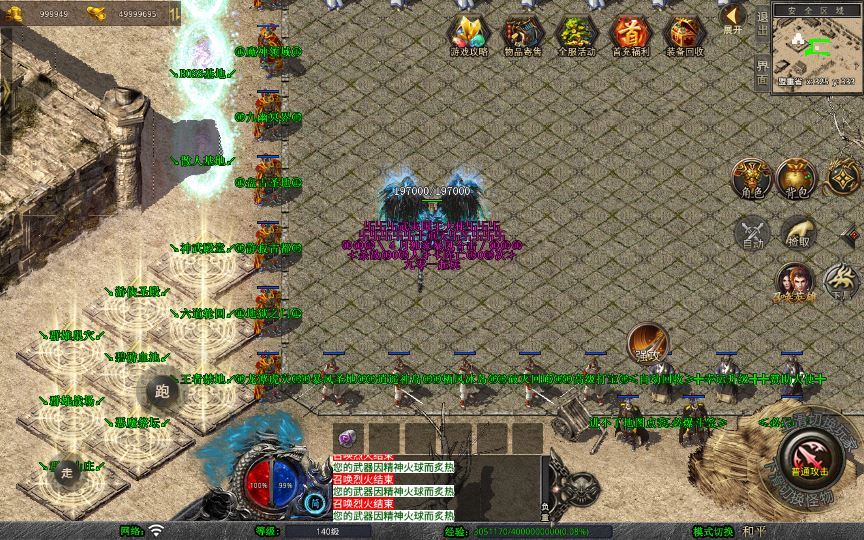Open the 物品寄售 consignment shop
The width and height of the screenshot is (864, 540).
(520, 36)
